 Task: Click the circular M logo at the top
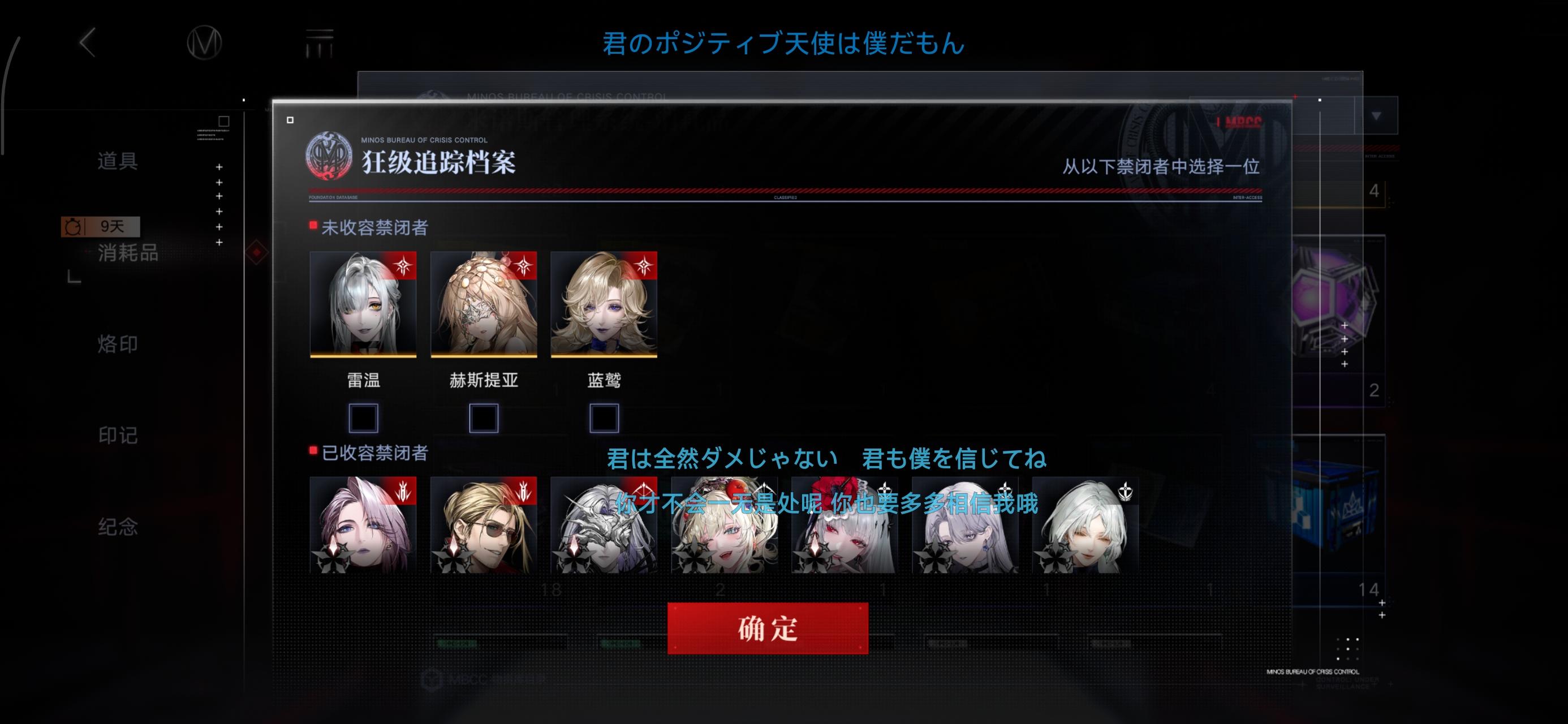pos(205,42)
